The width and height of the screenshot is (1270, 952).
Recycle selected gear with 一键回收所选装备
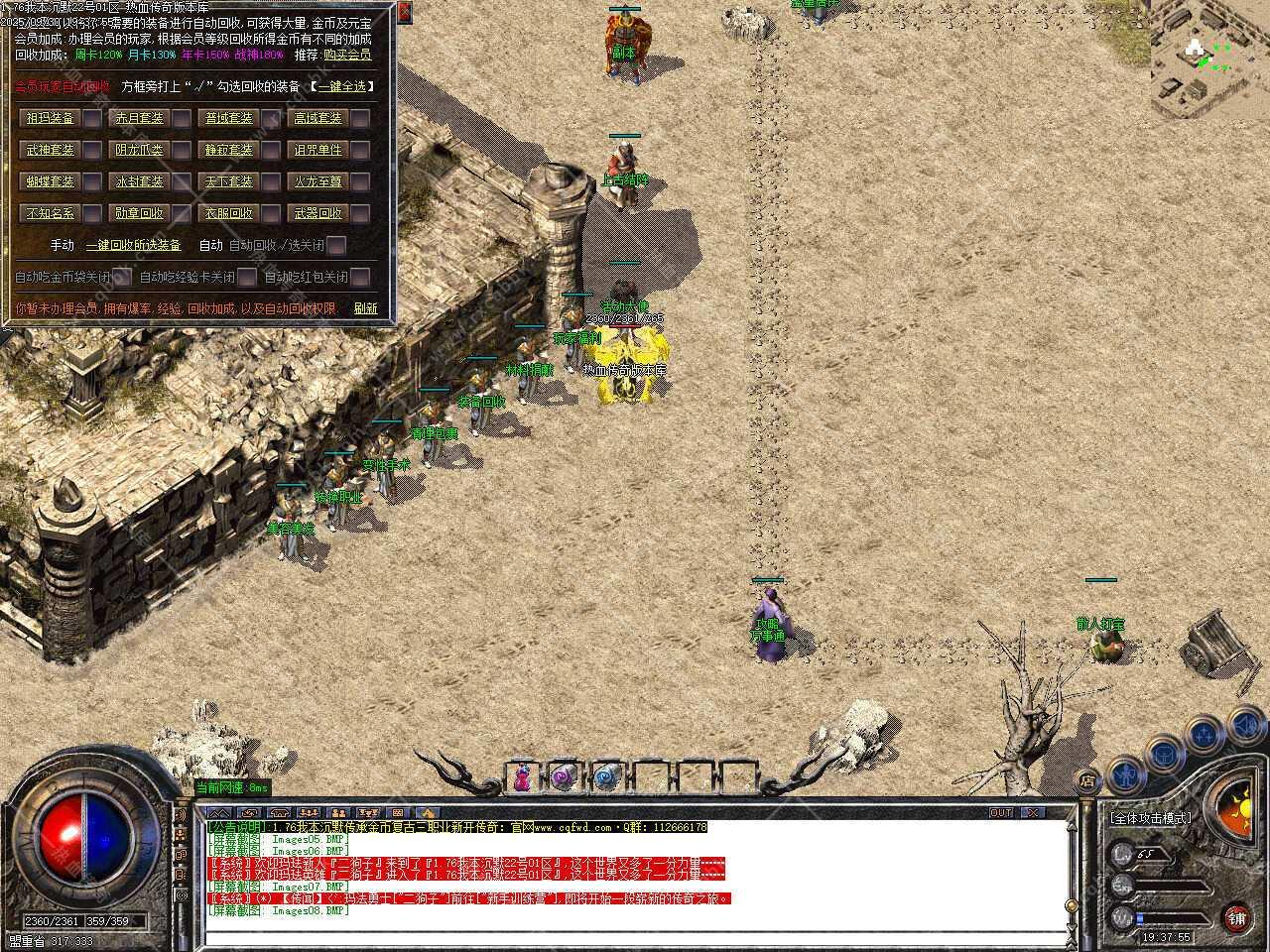point(133,245)
